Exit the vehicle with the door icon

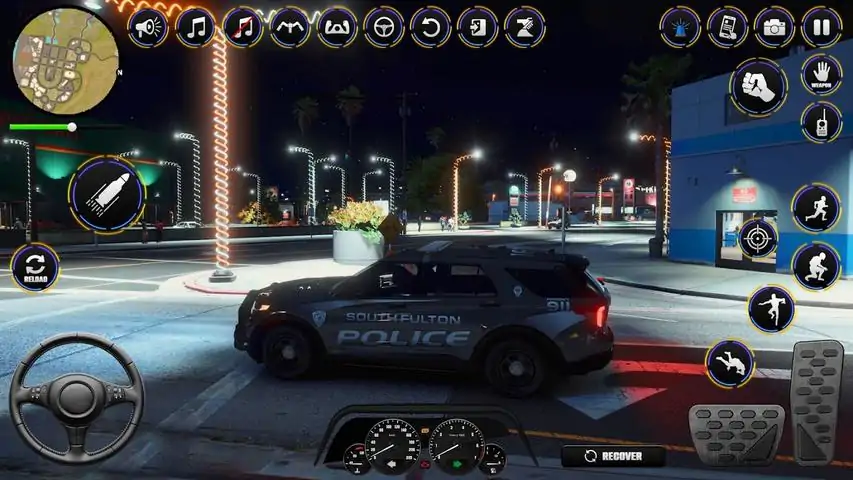[x=478, y=27]
